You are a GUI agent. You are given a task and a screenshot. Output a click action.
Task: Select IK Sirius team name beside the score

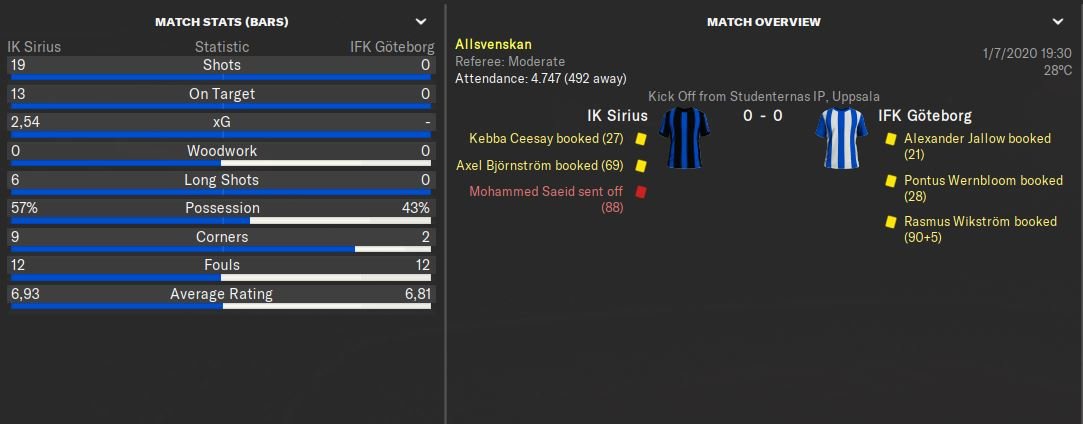(617, 116)
